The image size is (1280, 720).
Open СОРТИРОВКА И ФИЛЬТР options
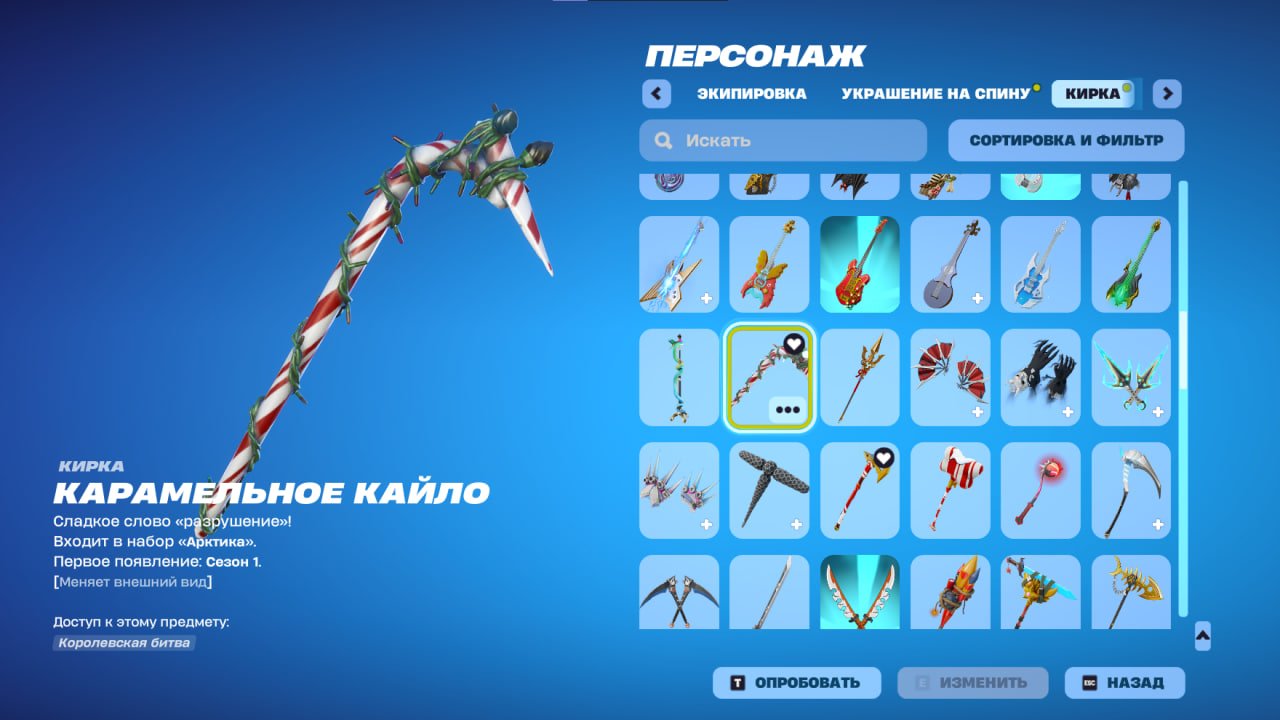pos(1065,140)
